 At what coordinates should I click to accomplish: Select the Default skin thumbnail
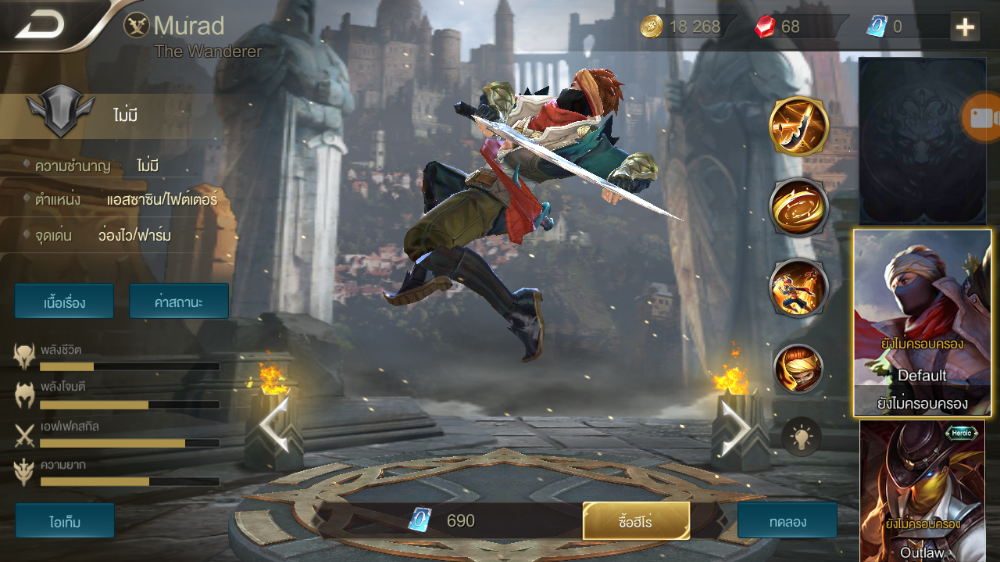[921, 323]
